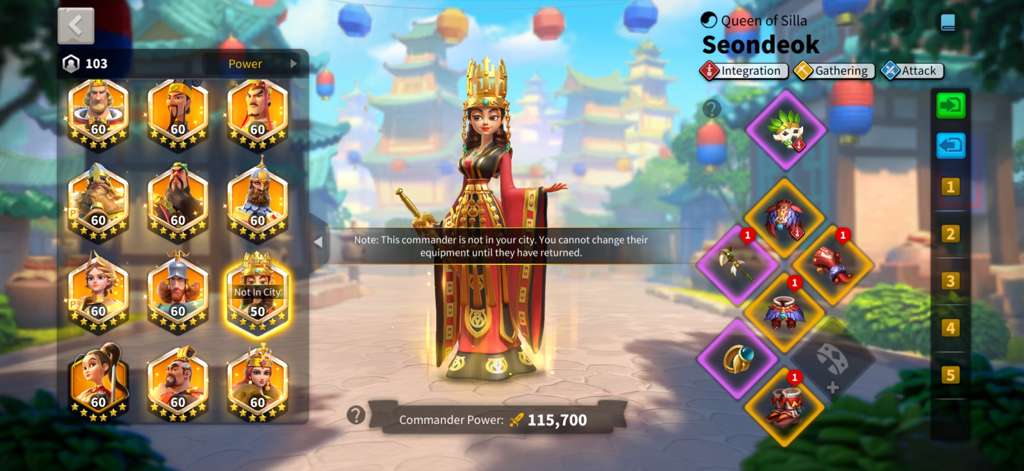Viewport: 1024px width, 471px height.
Task: Select the leg armor equipment slot
Action: [x=786, y=310]
